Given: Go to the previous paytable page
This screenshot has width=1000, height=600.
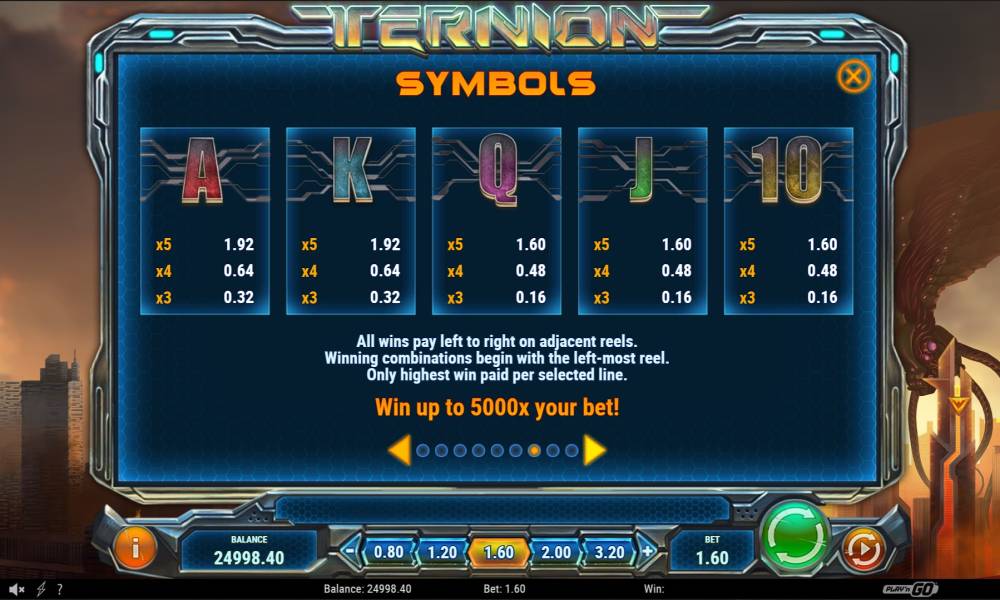Looking at the screenshot, I should (x=398, y=451).
